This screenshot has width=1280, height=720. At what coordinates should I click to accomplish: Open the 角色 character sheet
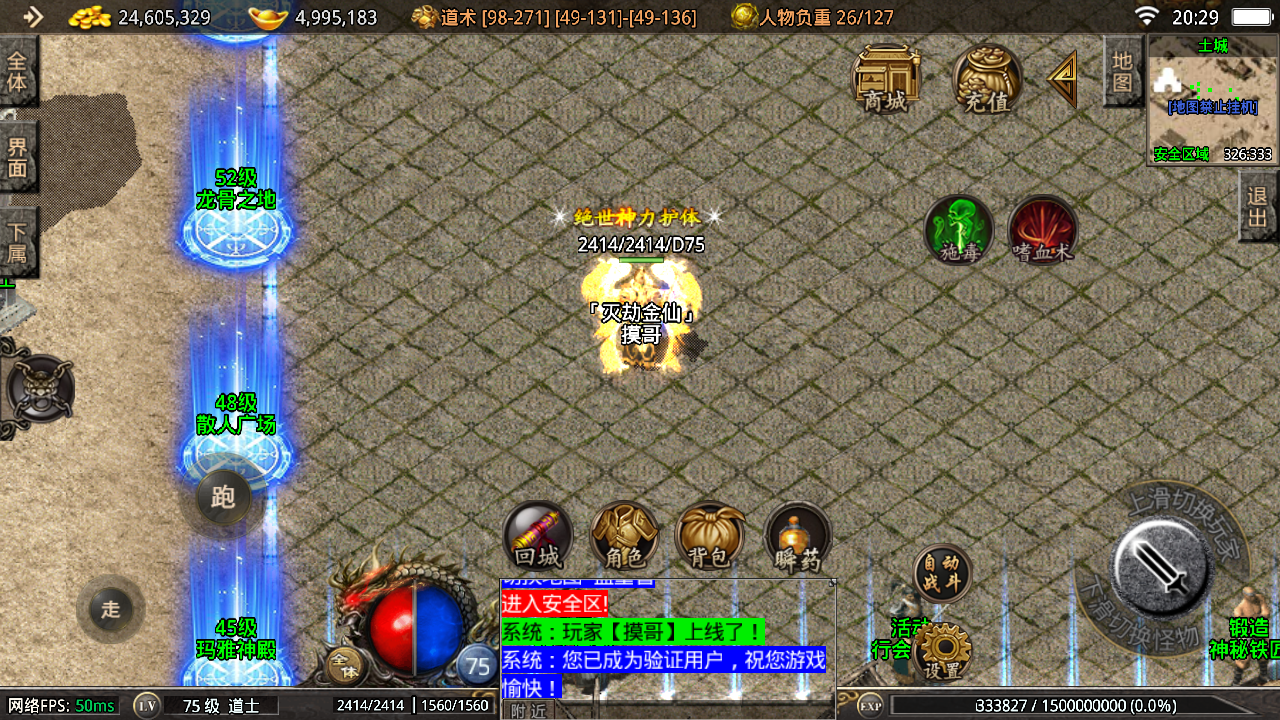624,536
